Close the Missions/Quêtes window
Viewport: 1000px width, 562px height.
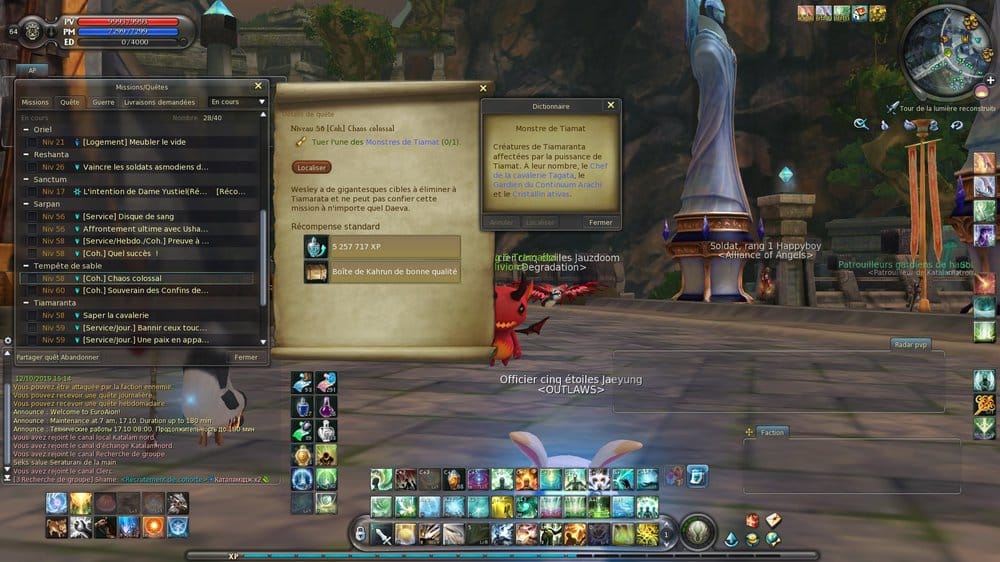tap(258, 87)
